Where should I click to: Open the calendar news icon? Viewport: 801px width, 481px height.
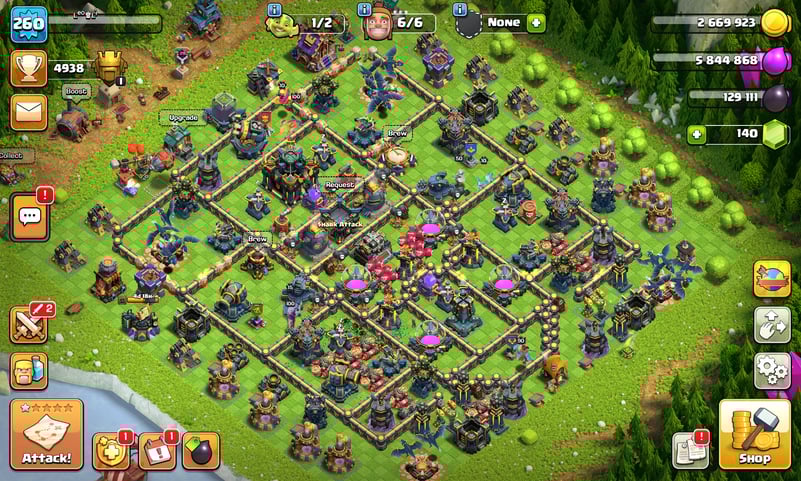[x=156, y=451]
